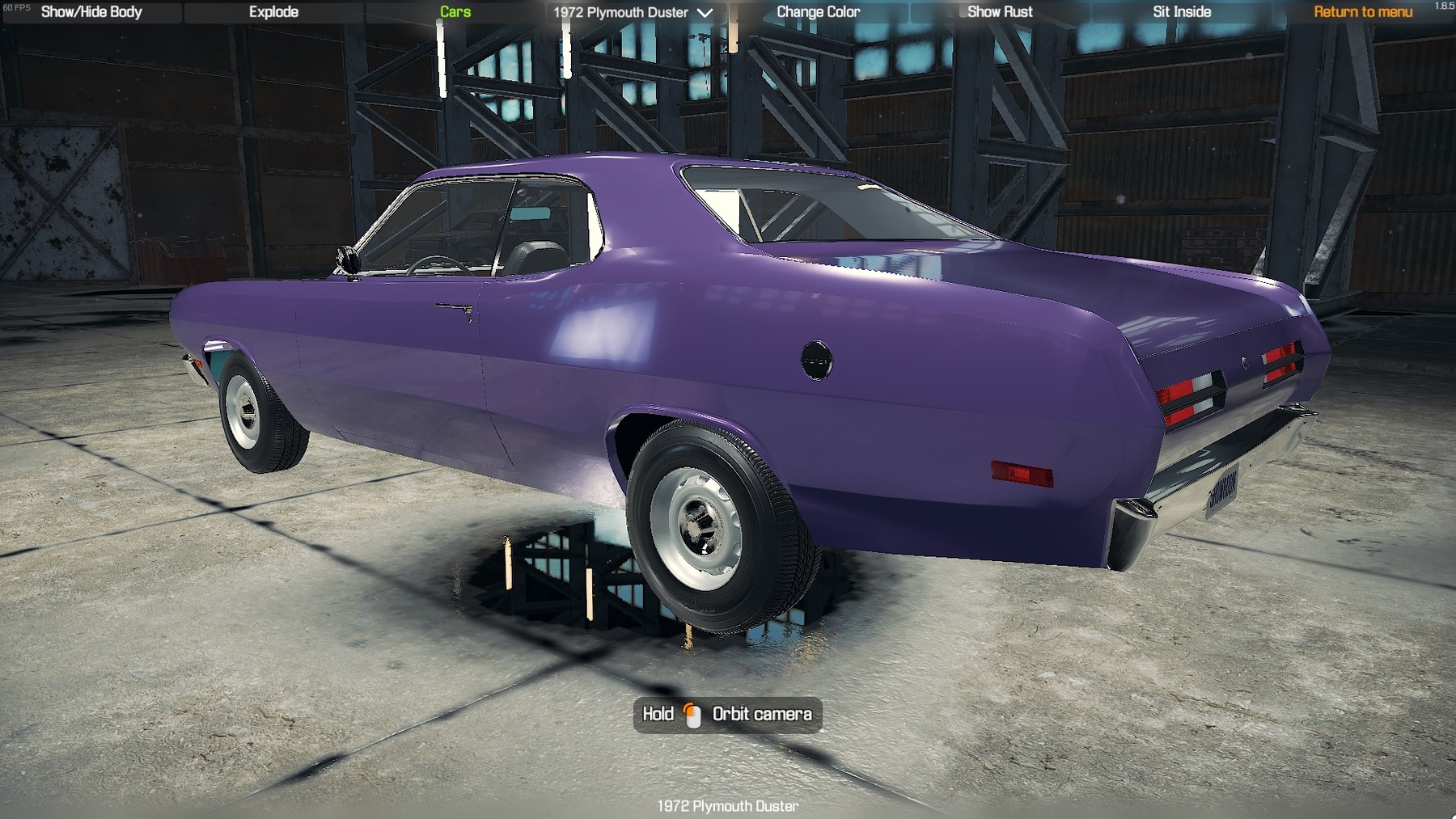Enable Show Rust on the Duster

coord(1001,12)
